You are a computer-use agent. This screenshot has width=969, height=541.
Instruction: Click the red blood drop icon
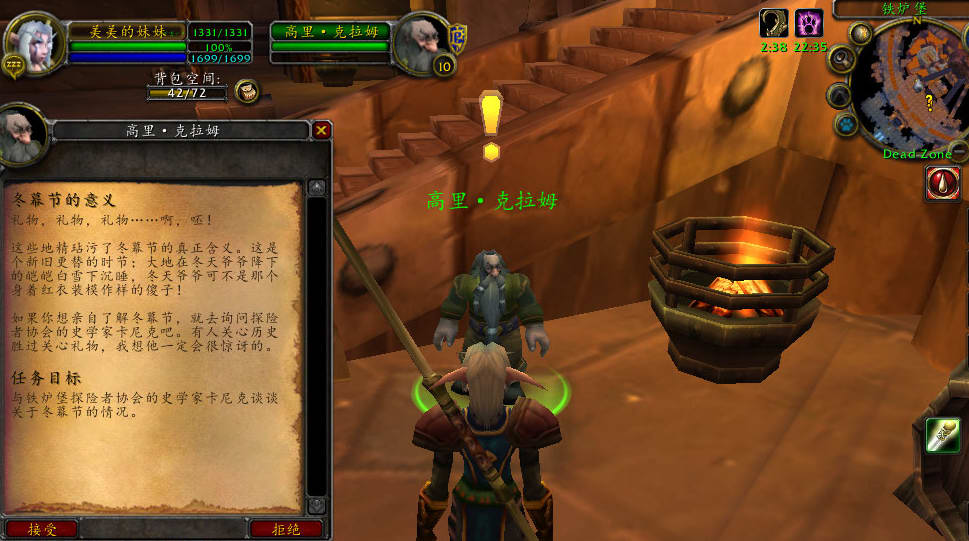[942, 183]
